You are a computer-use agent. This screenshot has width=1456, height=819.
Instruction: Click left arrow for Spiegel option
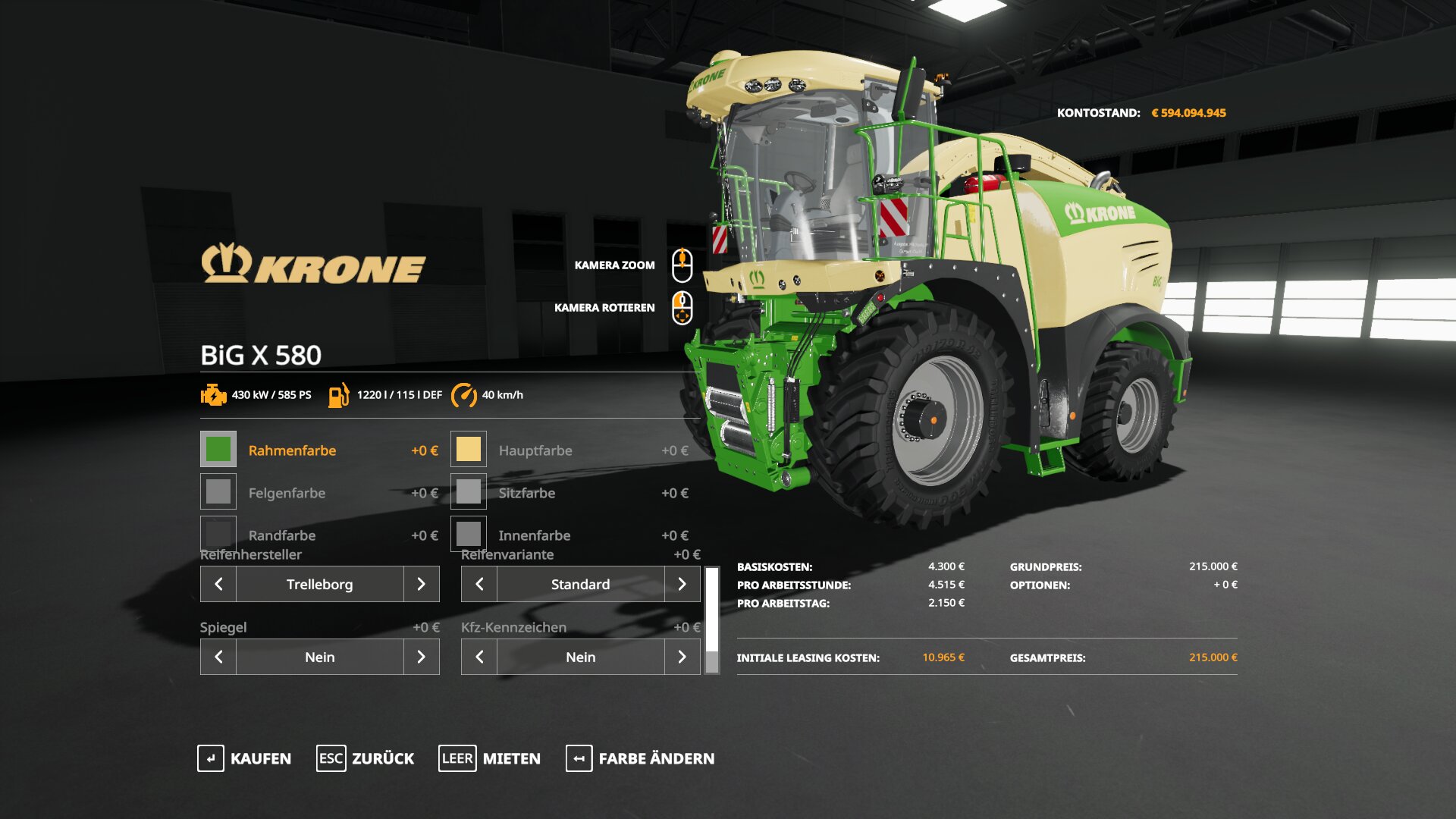(218, 657)
